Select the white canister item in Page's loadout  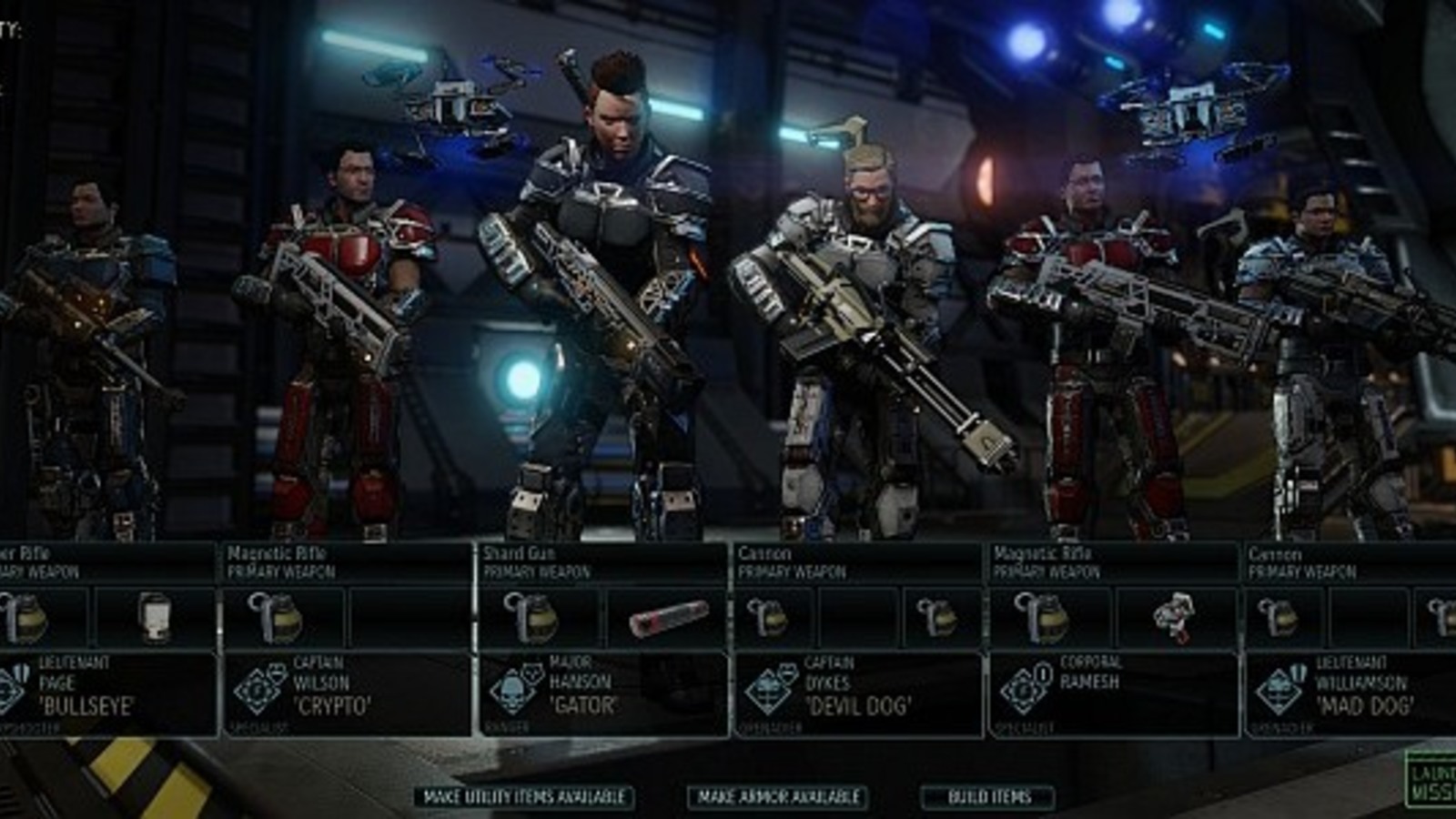[155, 618]
